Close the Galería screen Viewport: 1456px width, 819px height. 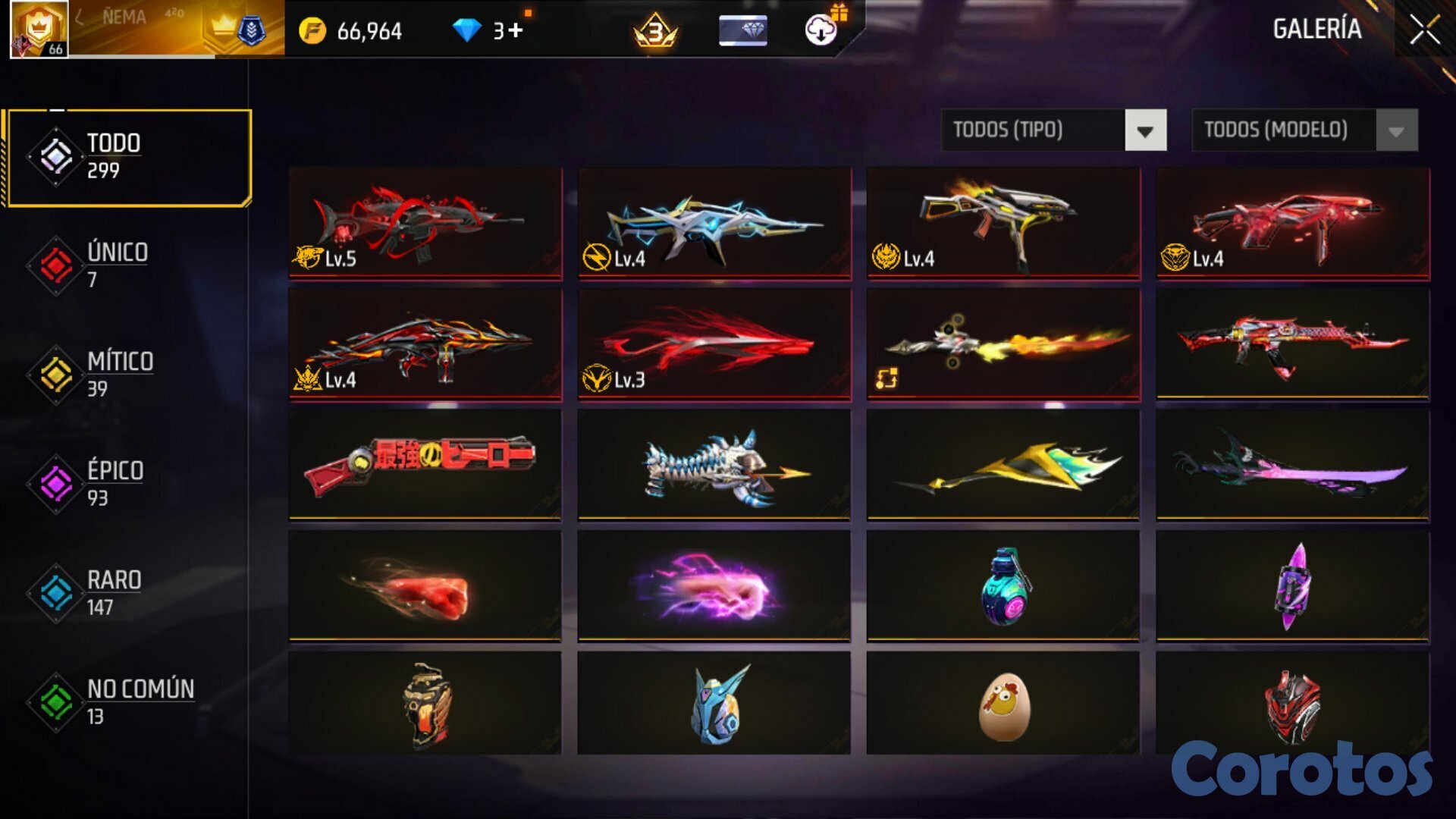[1424, 30]
